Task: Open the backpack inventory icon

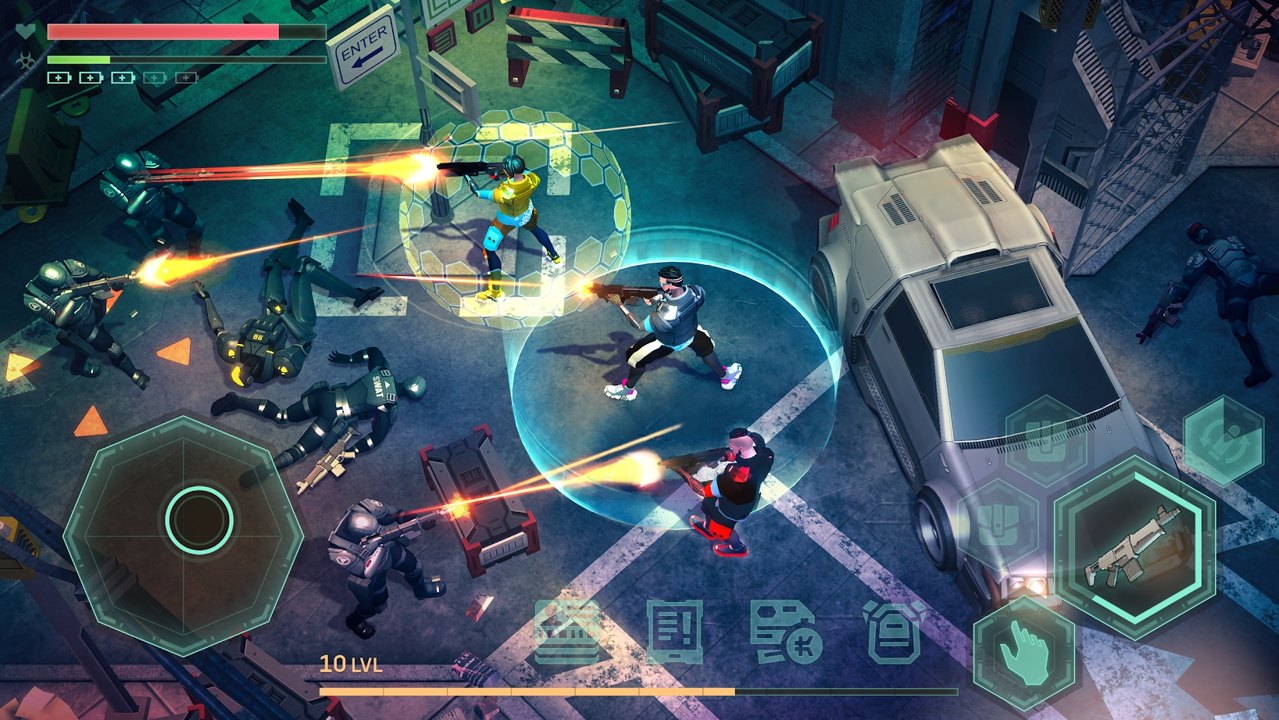Action: tap(894, 632)
